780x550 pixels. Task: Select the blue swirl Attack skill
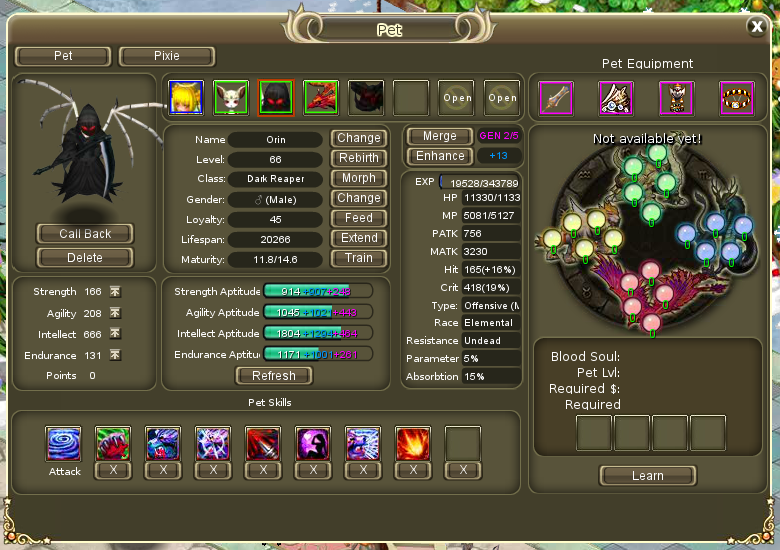pyautogui.click(x=63, y=443)
